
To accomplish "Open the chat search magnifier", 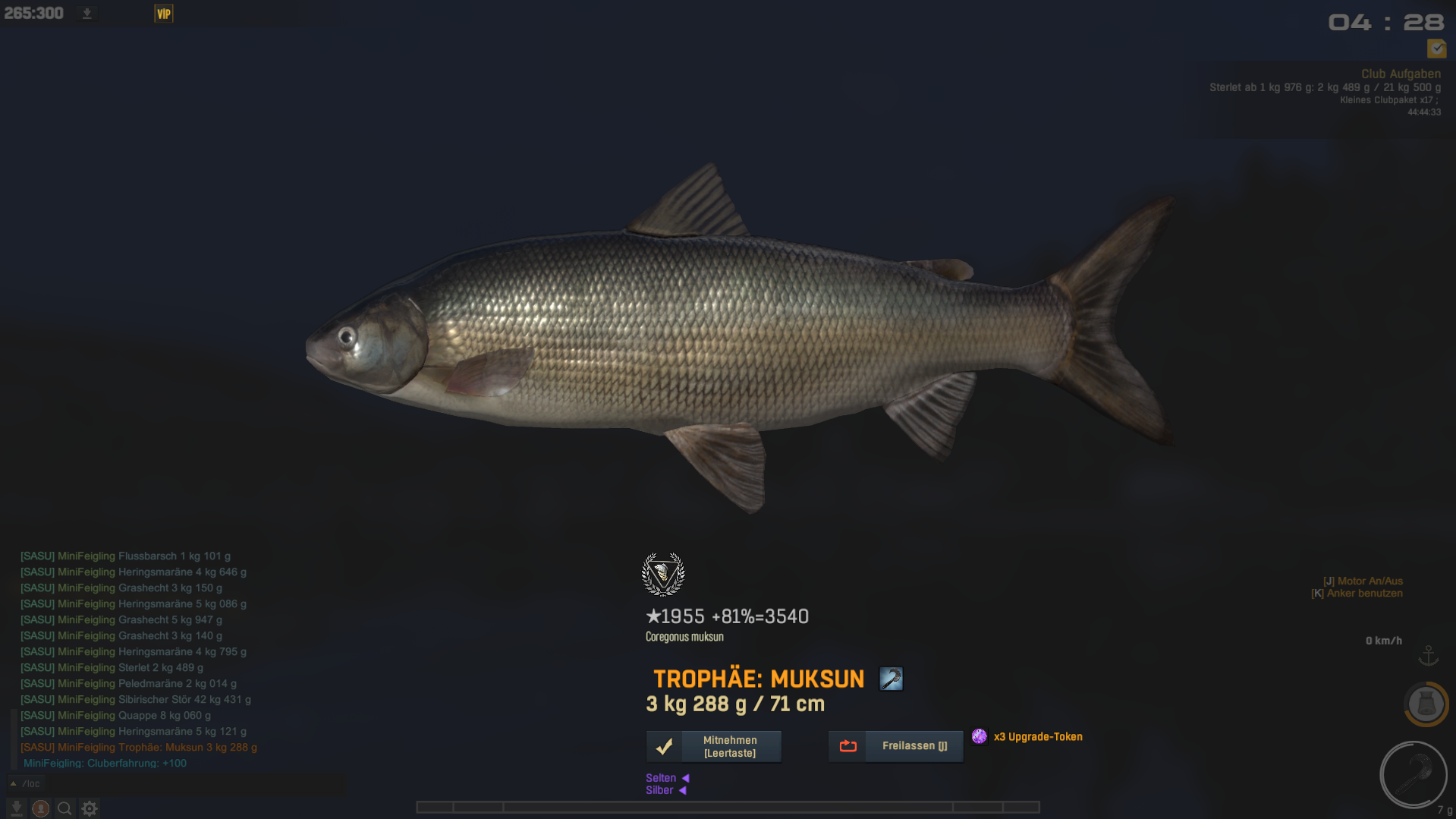I will pyautogui.click(x=65, y=808).
